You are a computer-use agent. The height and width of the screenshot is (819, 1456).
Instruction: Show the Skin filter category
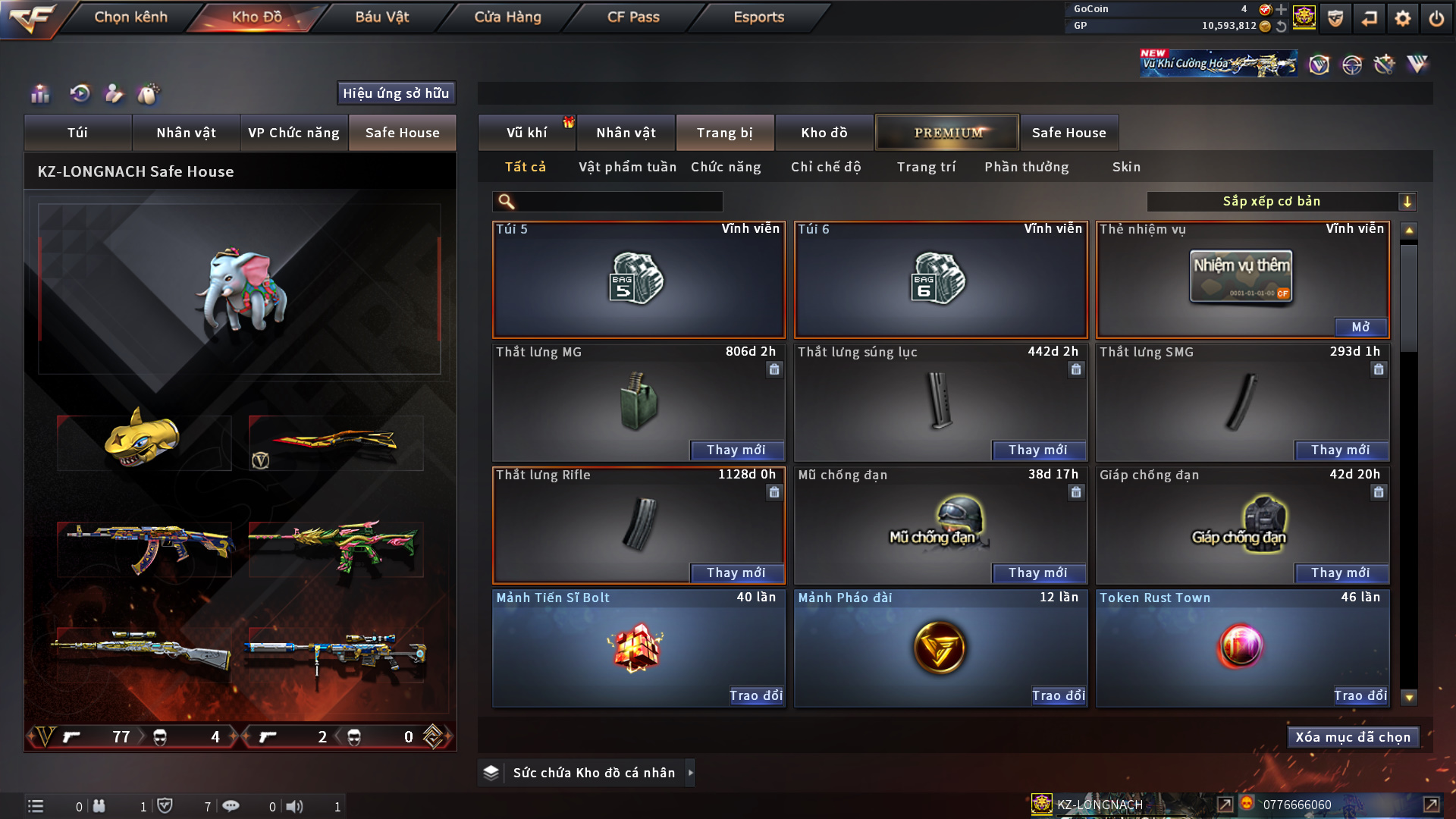[x=1126, y=167]
